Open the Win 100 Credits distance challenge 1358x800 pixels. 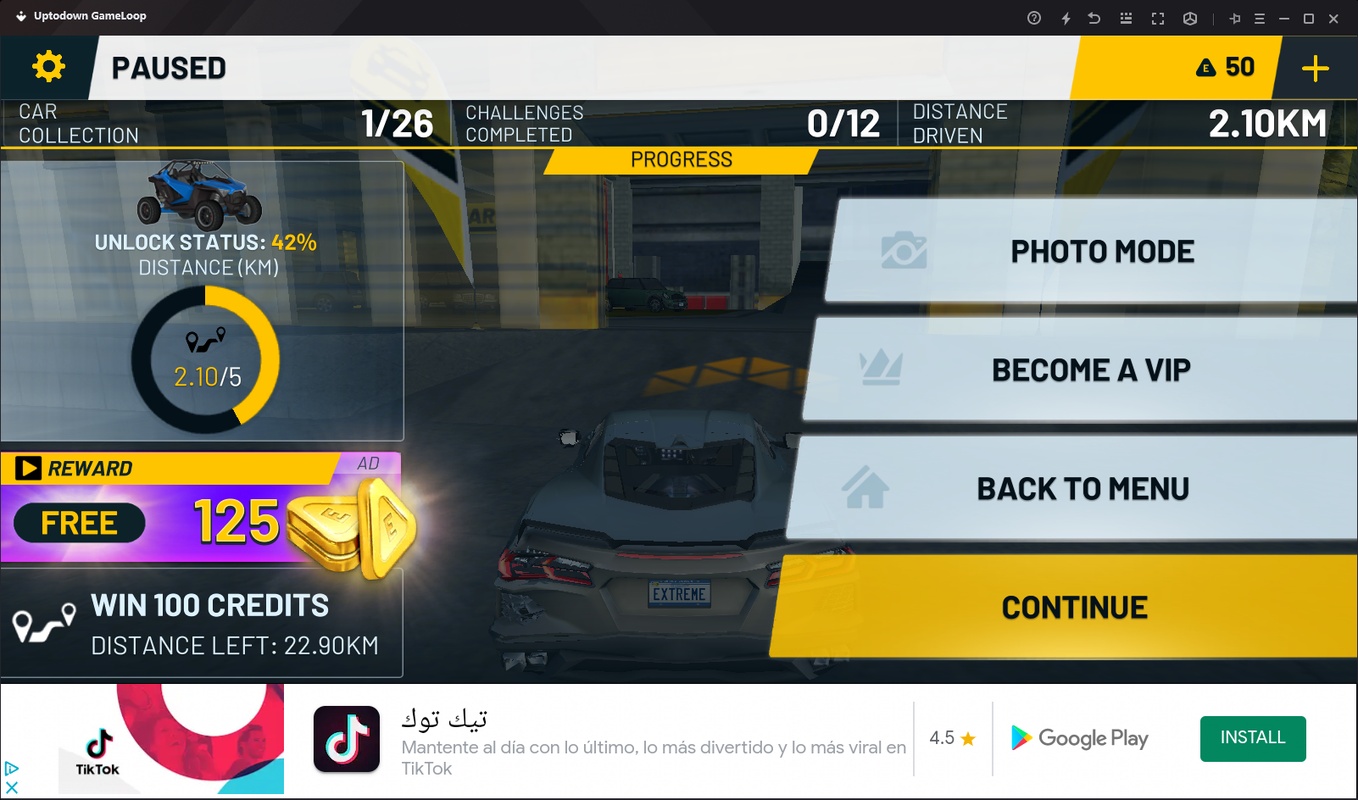click(x=202, y=623)
